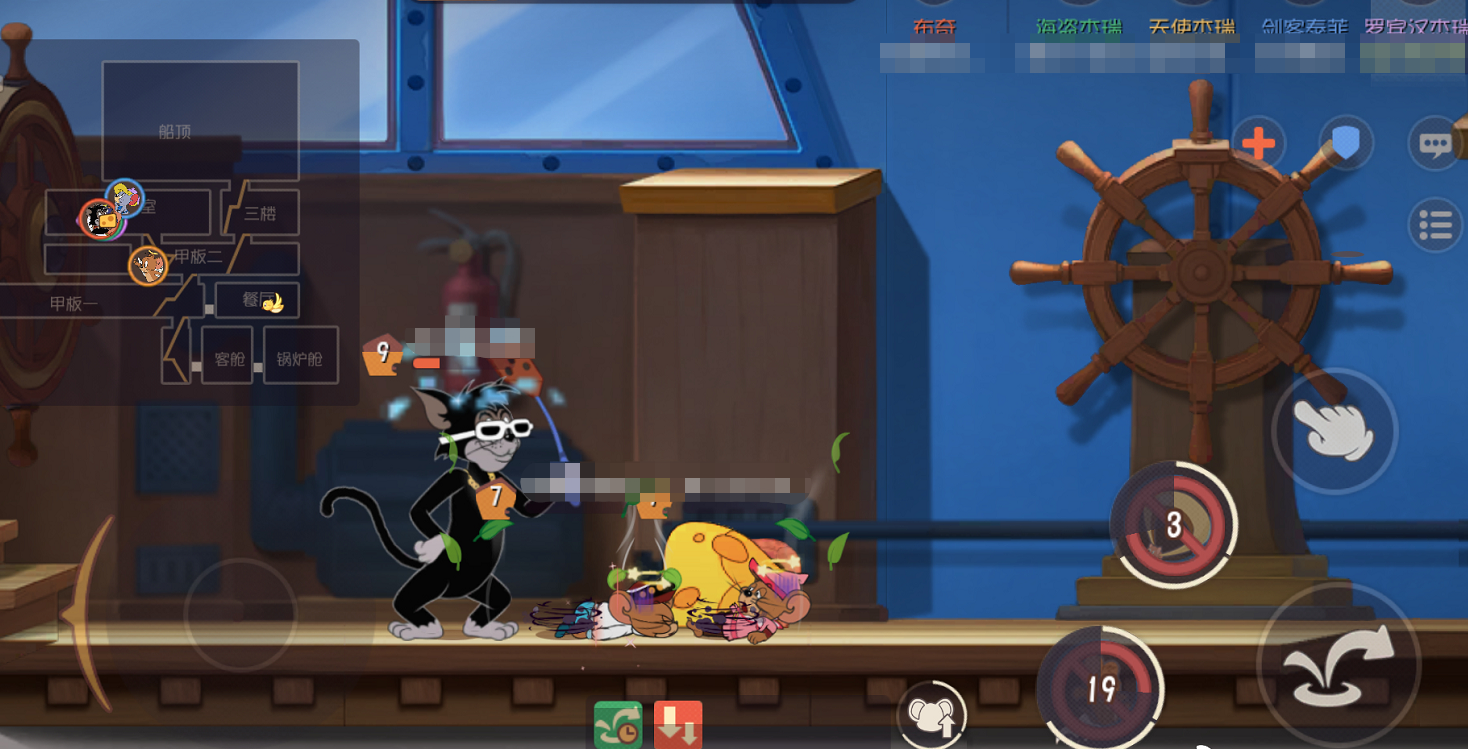Open the chat speech bubble
Viewport: 1468px width, 749px height.
coord(1435,145)
